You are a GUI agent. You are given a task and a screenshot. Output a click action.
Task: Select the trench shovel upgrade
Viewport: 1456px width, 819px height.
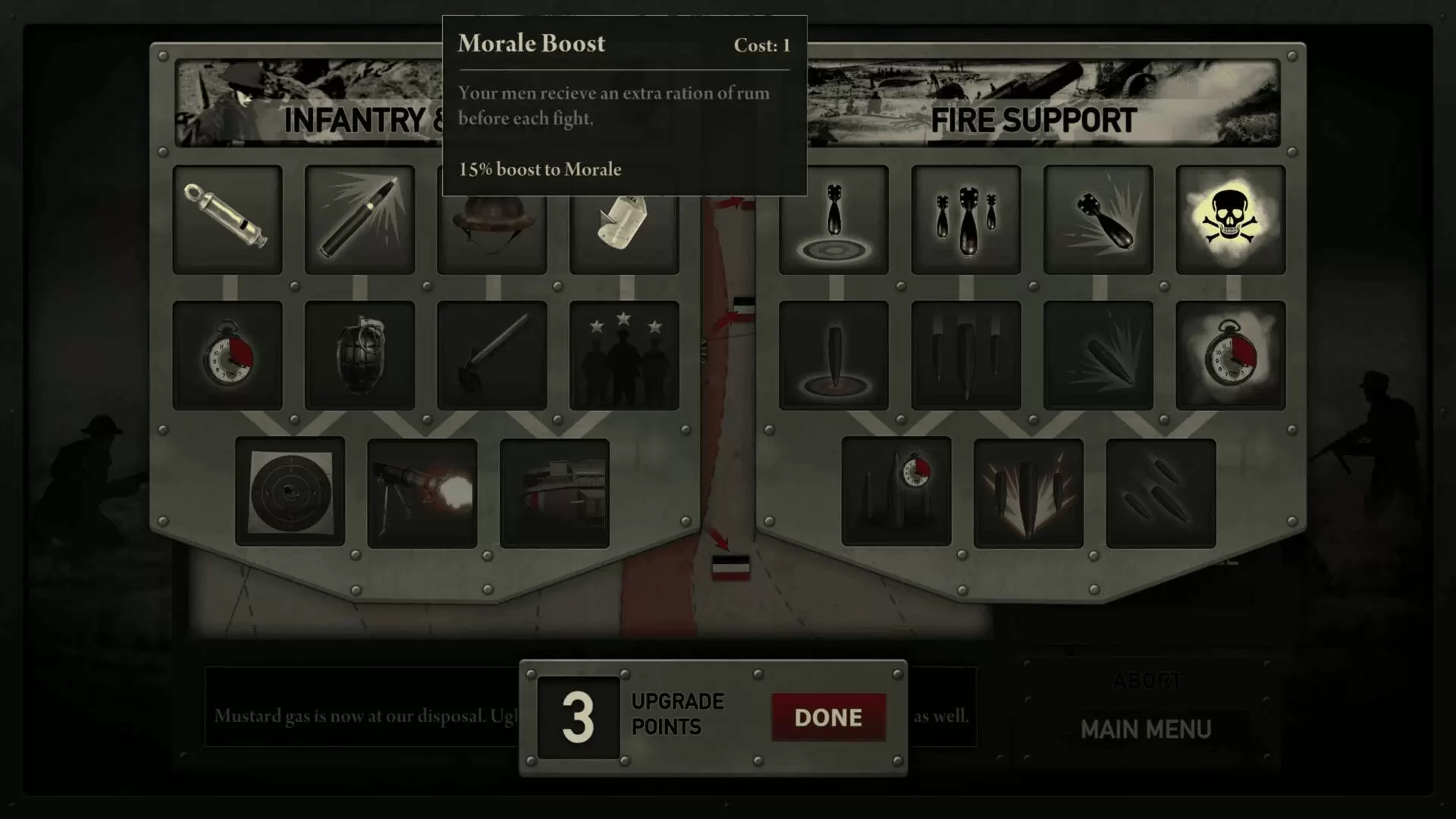[492, 355]
